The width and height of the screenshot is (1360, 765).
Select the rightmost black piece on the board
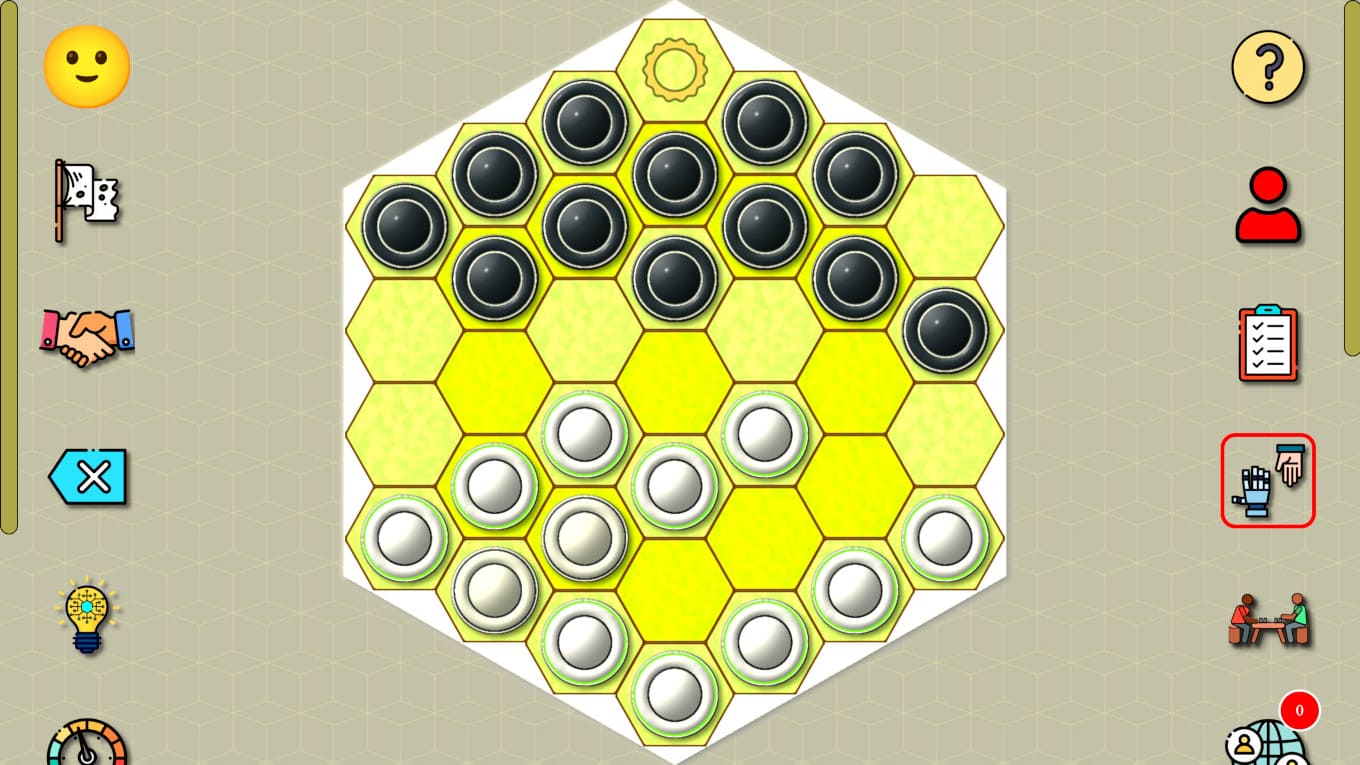[945, 330]
